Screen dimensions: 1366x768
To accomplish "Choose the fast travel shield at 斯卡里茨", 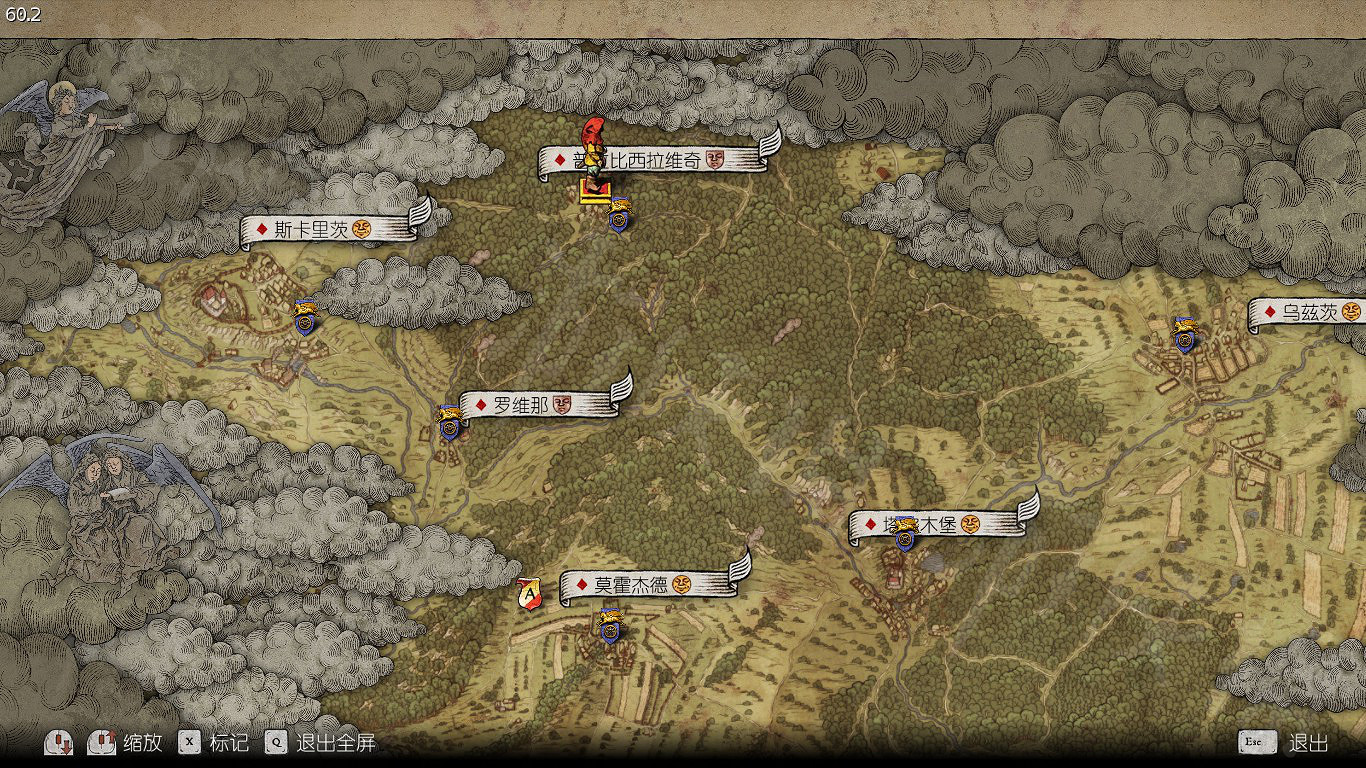I will (x=305, y=317).
